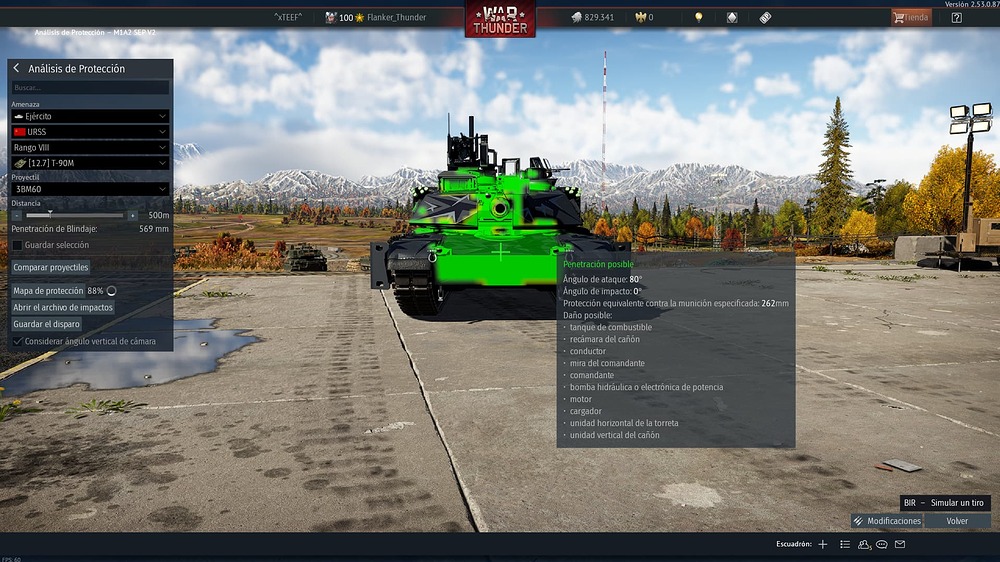Screen dimensions: 1000x562
Task: Click Guardar el disparo
Action: tap(47, 324)
